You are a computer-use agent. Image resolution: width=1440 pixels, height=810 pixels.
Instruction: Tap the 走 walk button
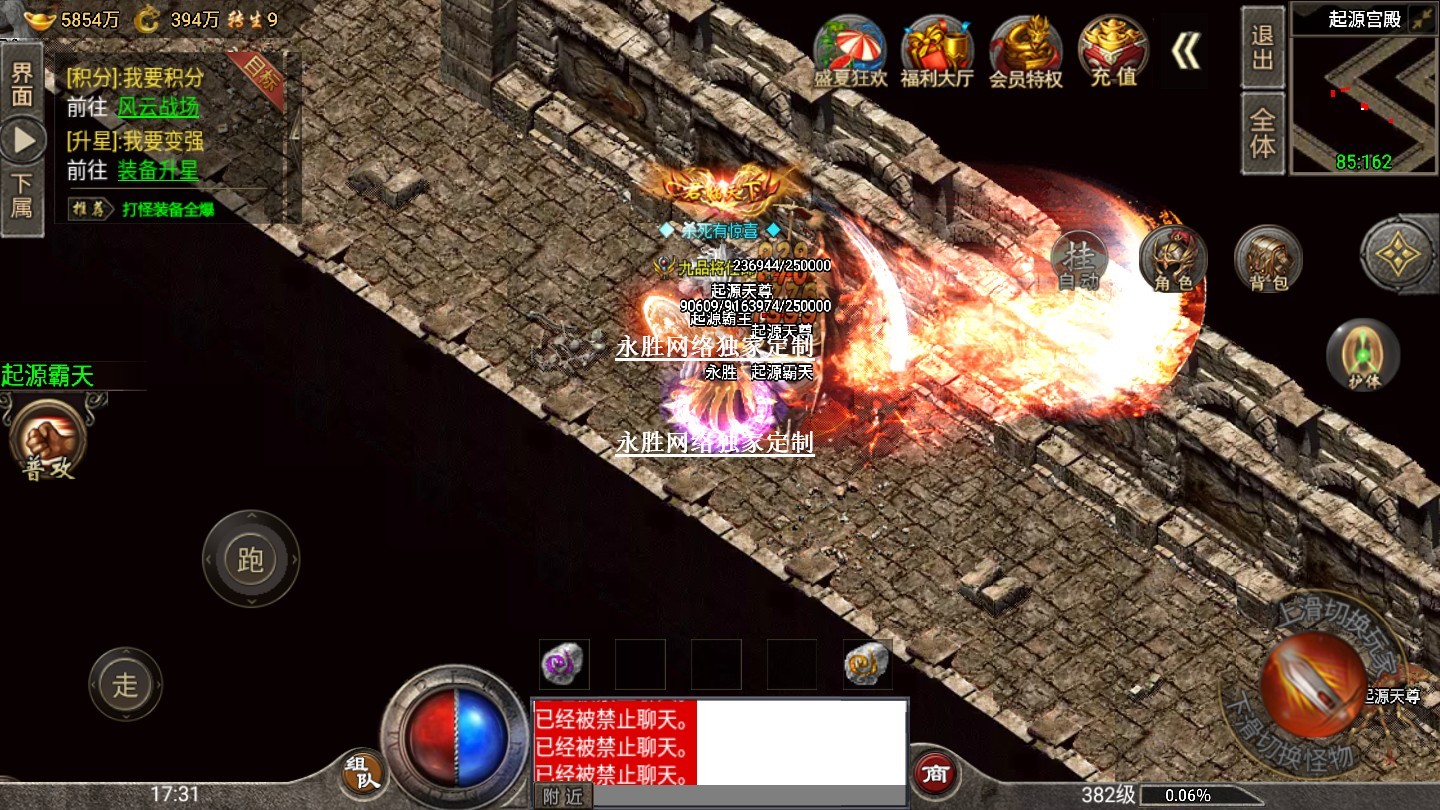coord(125,684)
